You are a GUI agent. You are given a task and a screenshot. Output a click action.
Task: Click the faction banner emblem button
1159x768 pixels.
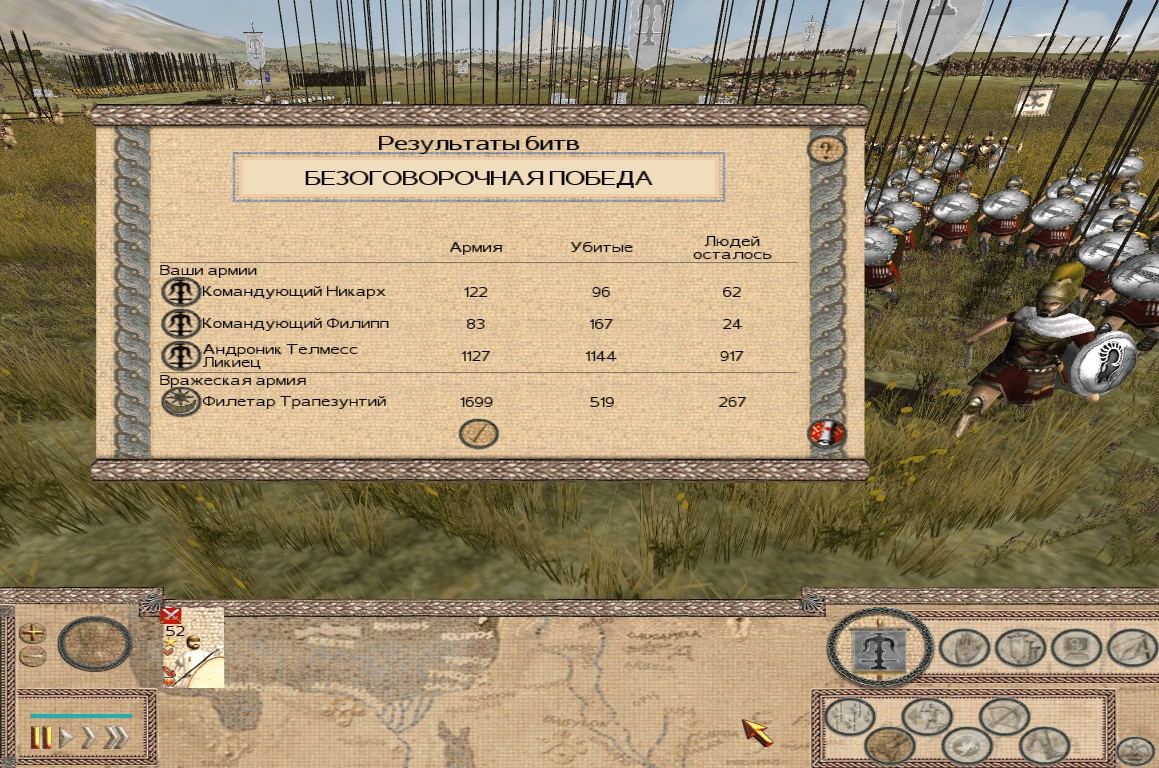click(881, 650)
